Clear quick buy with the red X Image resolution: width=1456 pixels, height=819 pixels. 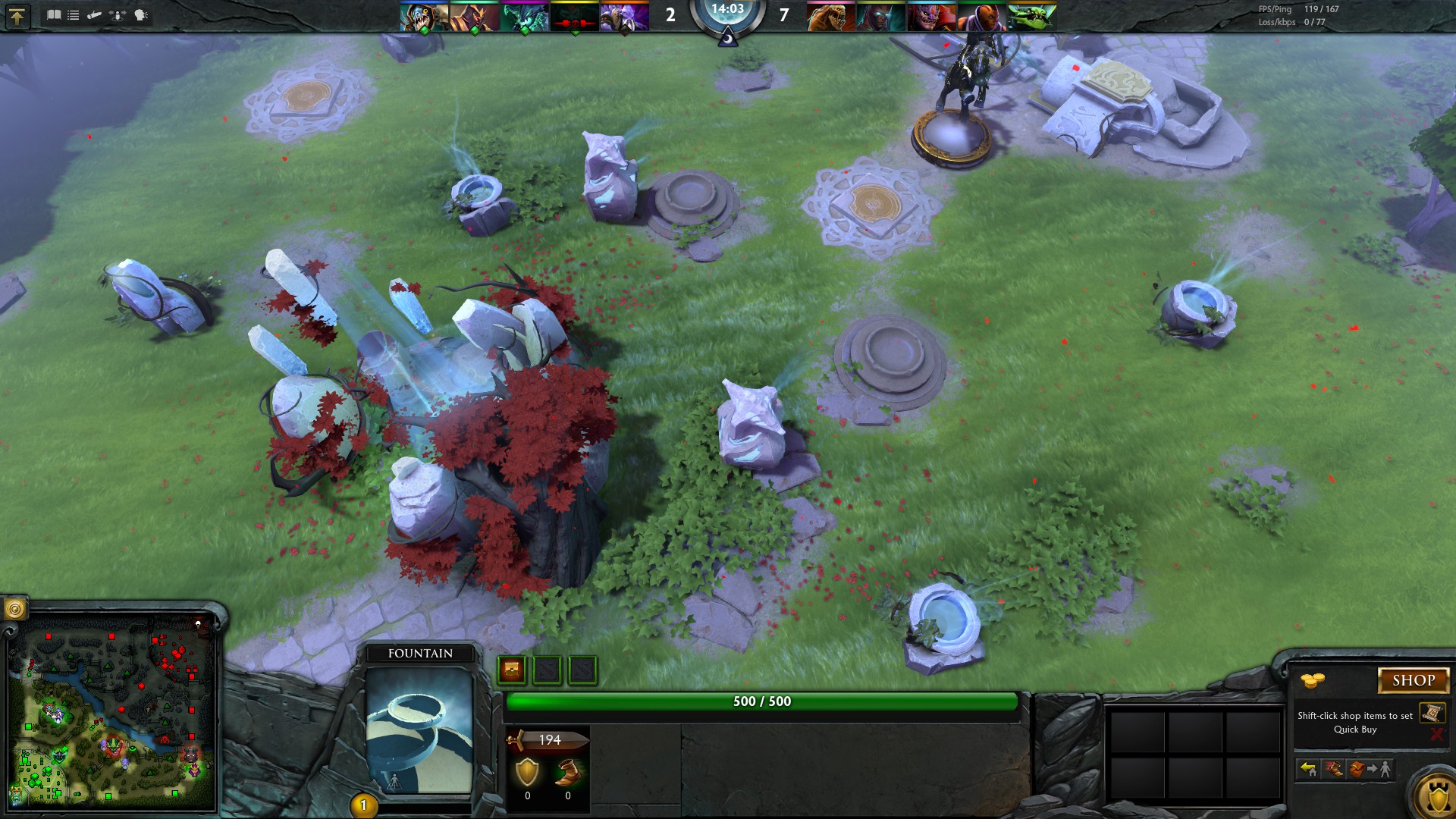pos(1436,734)
